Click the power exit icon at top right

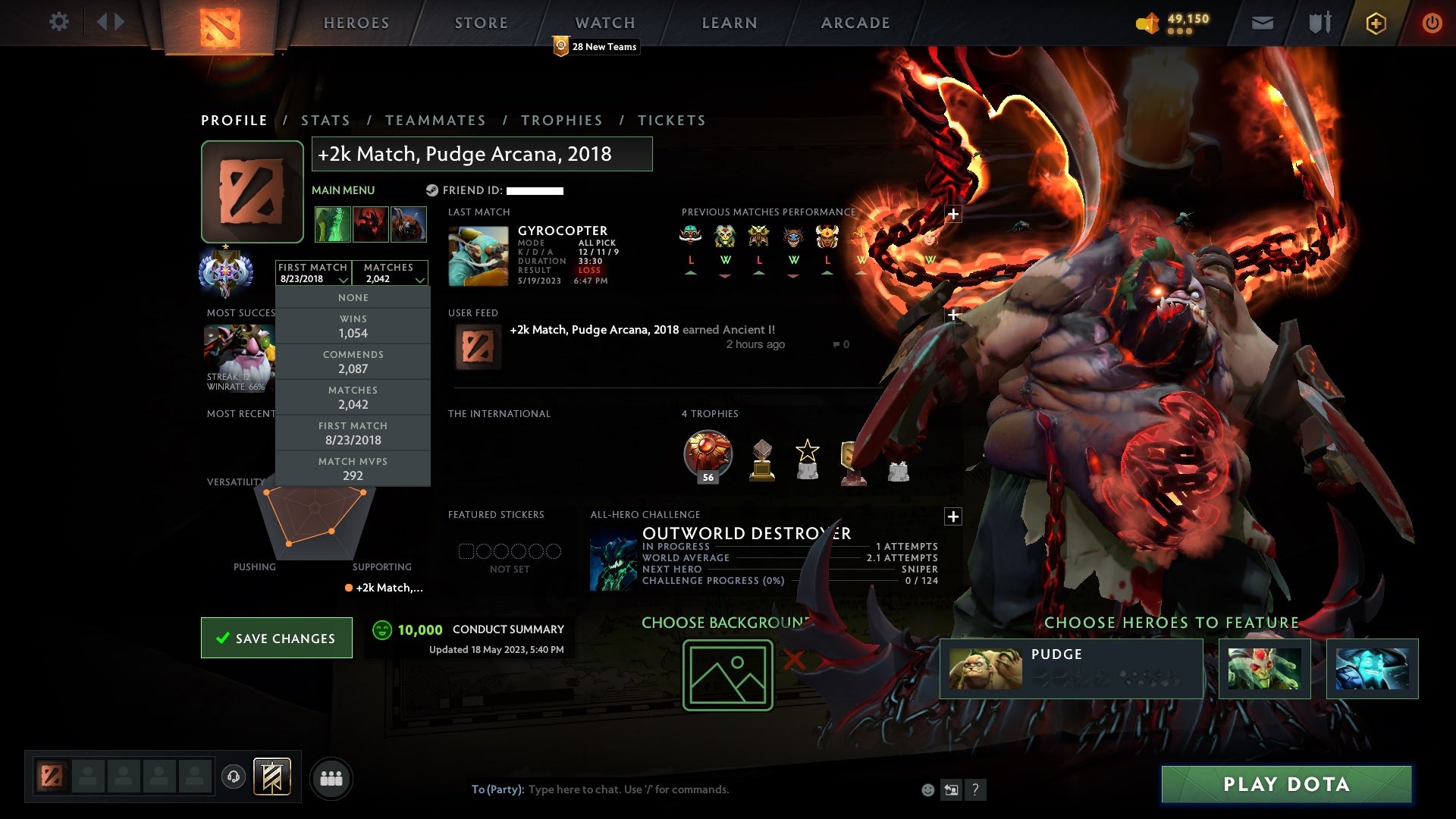point(1432,23)
